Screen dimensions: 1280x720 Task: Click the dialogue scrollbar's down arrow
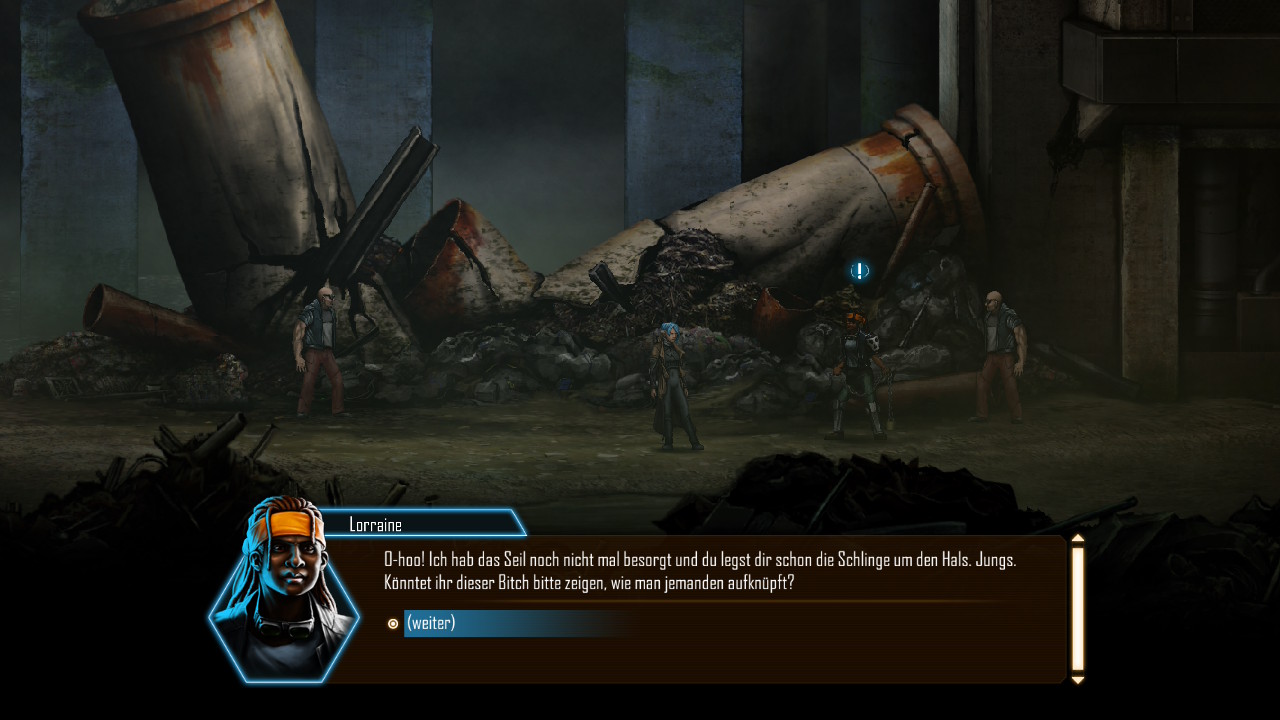1078,680
